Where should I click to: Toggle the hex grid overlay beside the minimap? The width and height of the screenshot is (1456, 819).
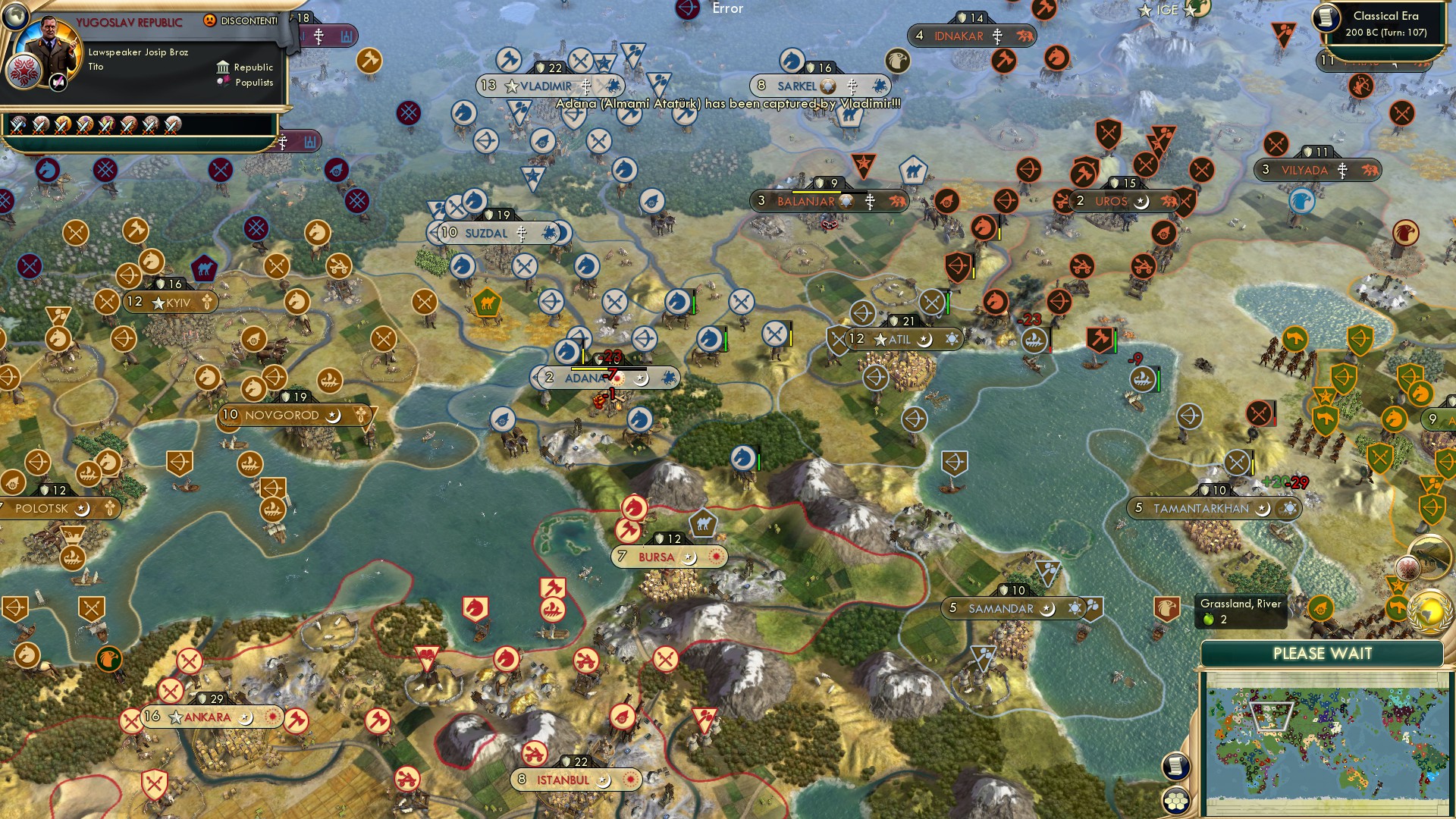(x=1176, y=802)
